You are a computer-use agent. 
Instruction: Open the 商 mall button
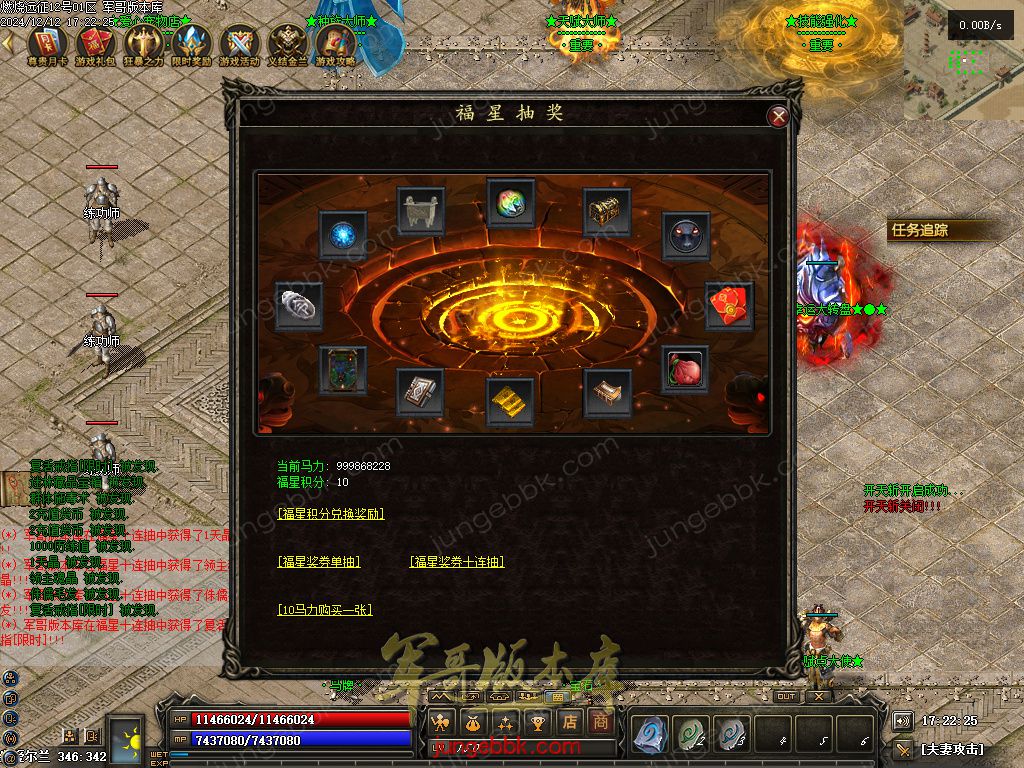point(600,721)
